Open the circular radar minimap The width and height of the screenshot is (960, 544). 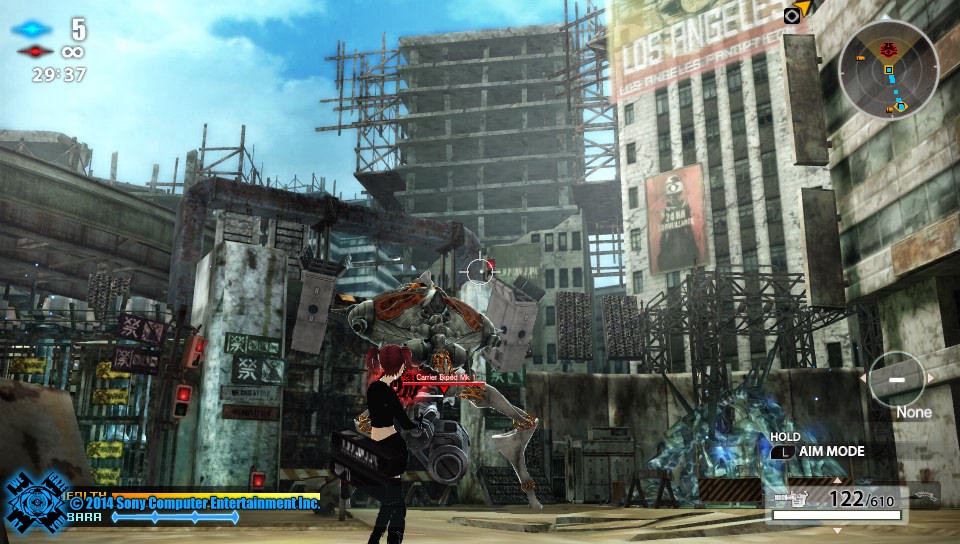(888, 70)
